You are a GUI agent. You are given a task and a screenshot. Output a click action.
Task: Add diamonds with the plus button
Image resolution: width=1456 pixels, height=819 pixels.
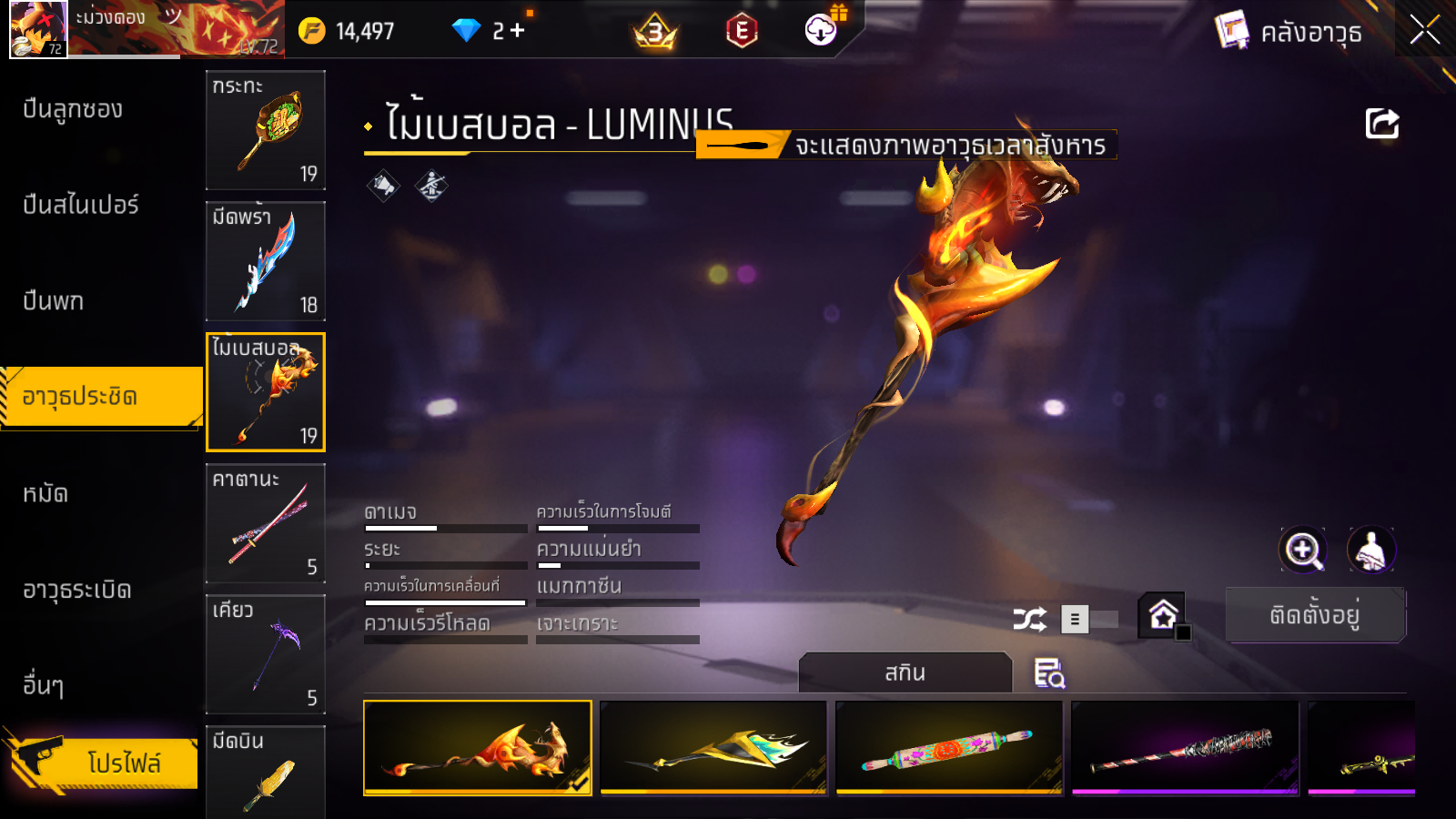point(518,31)
